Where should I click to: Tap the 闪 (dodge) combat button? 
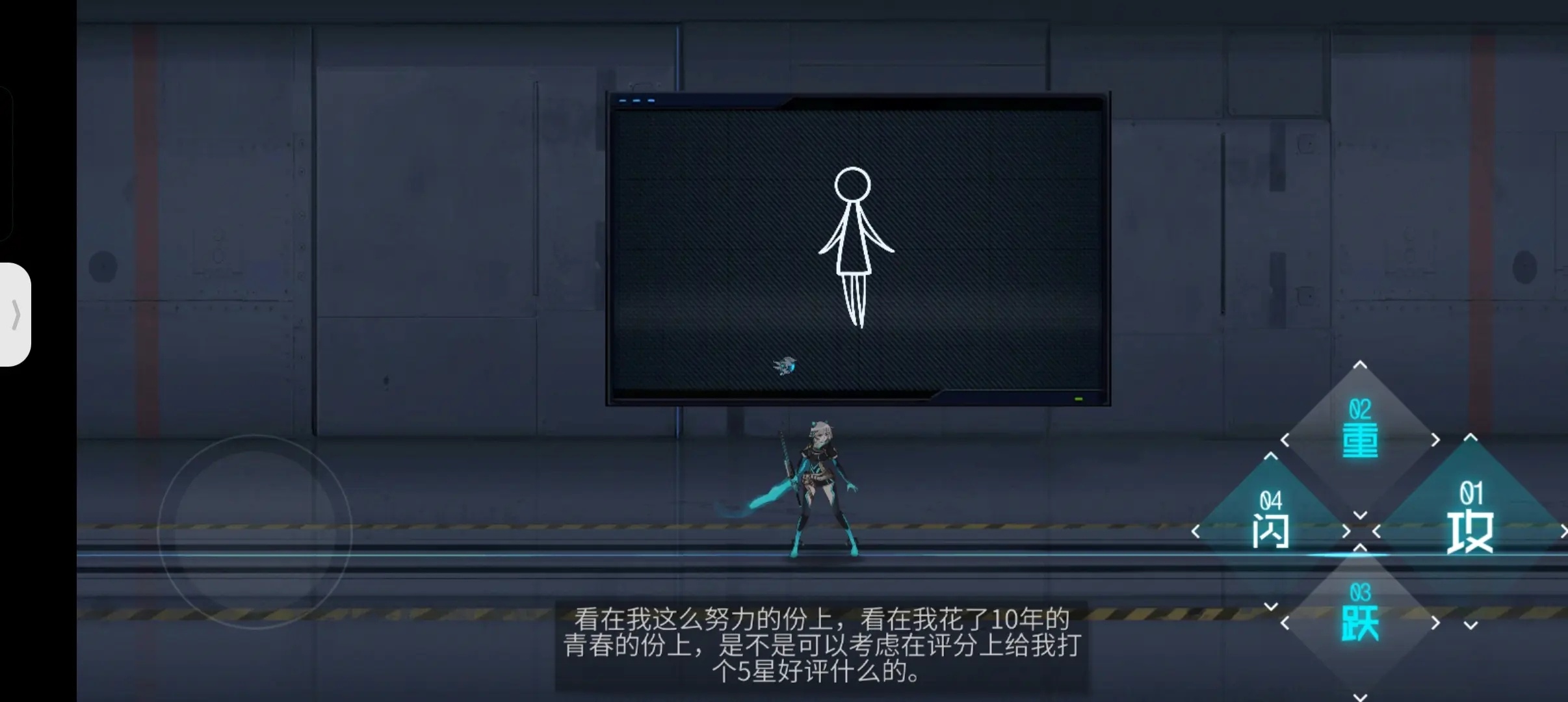[x=1271, y=530]
